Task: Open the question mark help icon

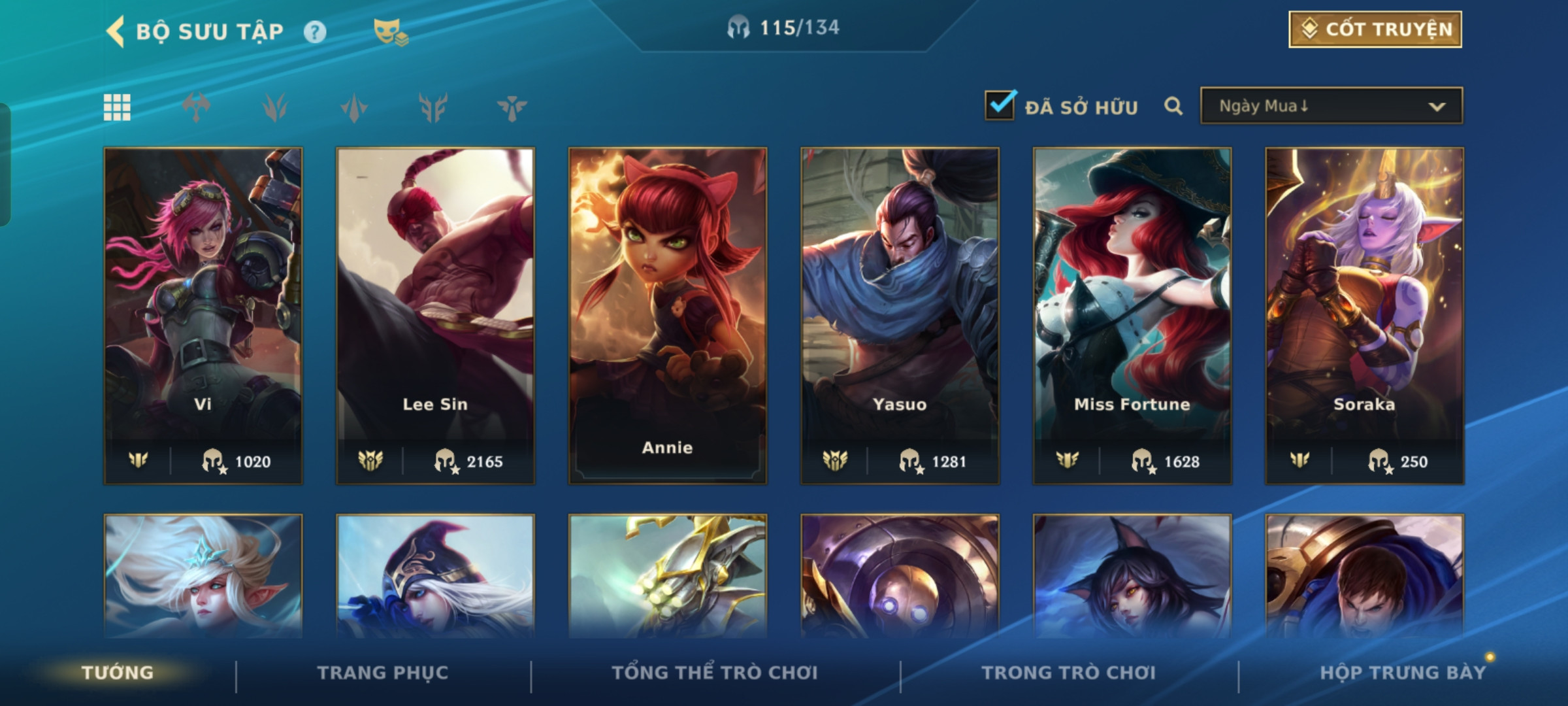Action: 315,32
